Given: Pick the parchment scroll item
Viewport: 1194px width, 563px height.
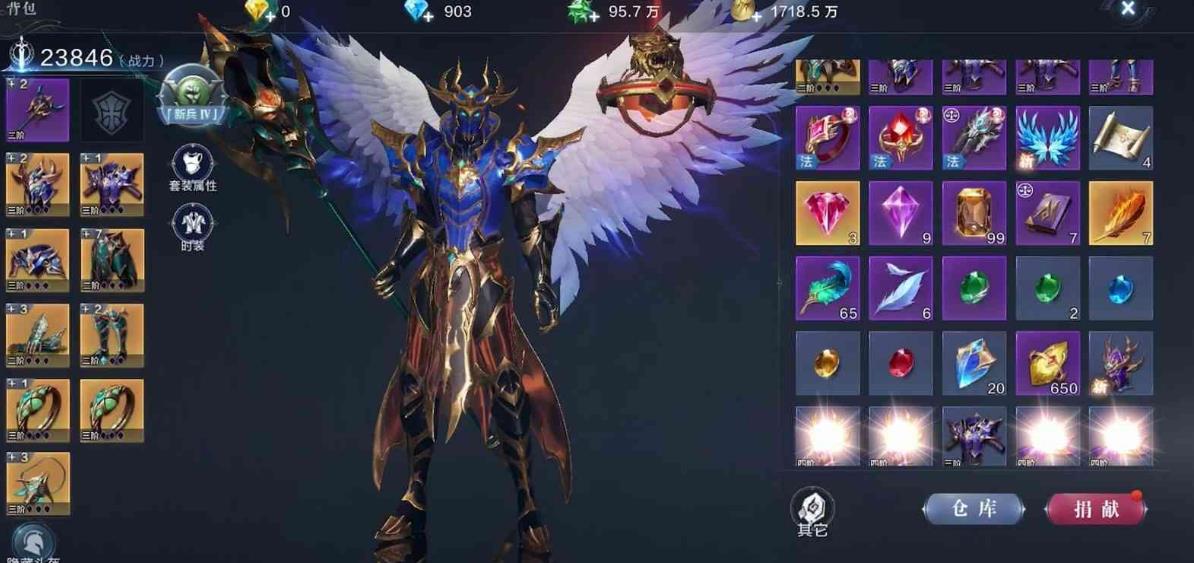Looking at the screenshot, I should (x=1120, y=138).
